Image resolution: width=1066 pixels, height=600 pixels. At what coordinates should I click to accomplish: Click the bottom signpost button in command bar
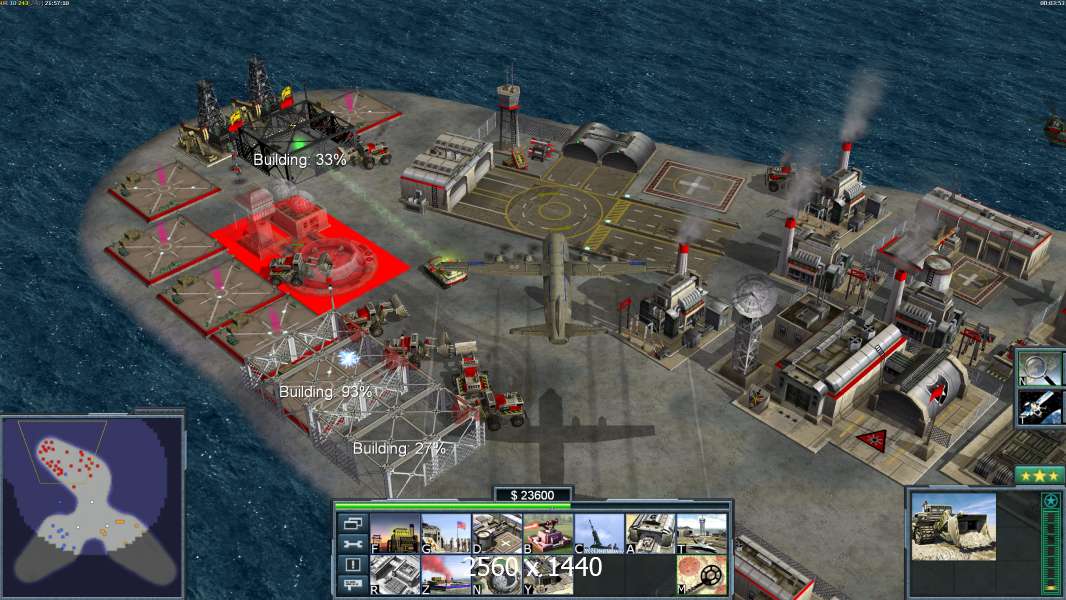(352, 585)
